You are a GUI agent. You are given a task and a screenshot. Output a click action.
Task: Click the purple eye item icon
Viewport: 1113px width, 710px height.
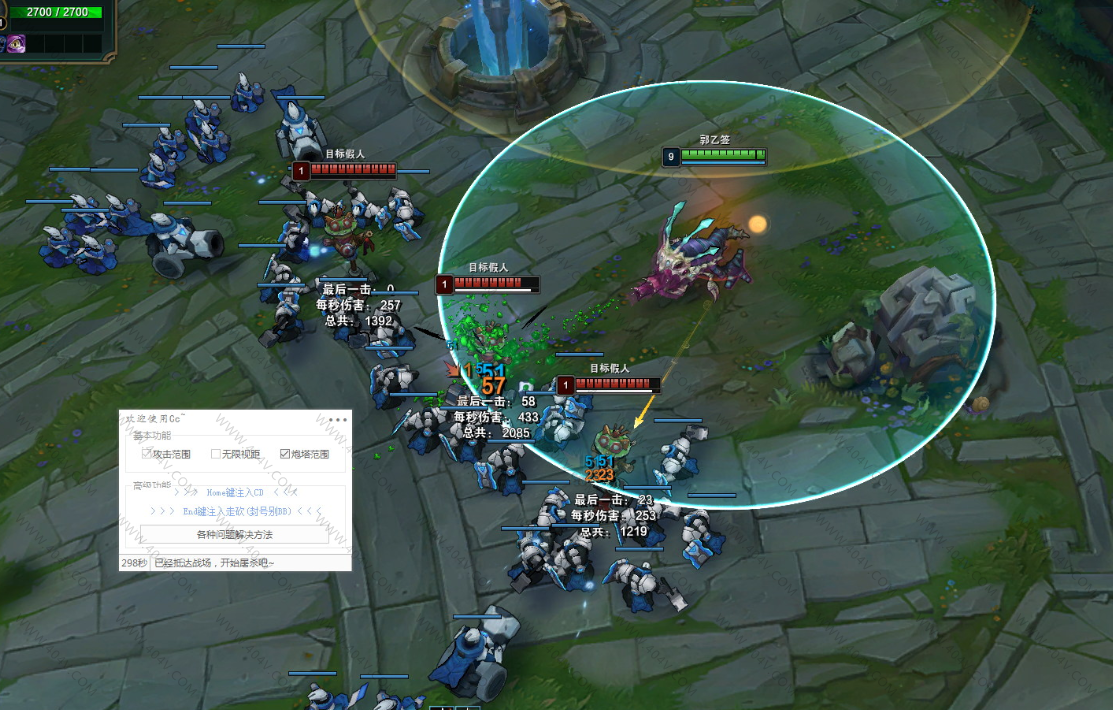point(17,42)
